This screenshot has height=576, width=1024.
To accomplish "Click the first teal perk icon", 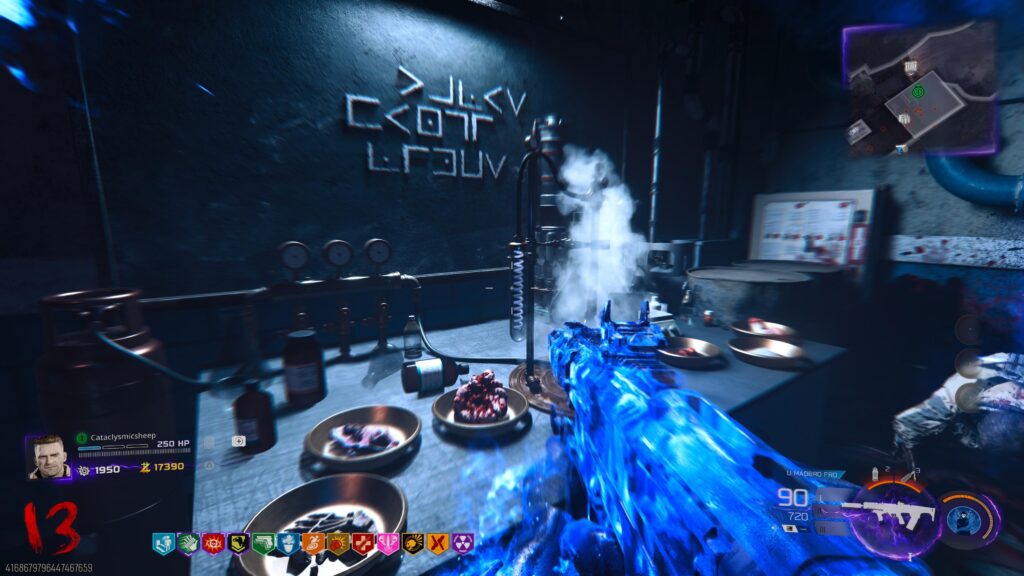I will [162, 543].
